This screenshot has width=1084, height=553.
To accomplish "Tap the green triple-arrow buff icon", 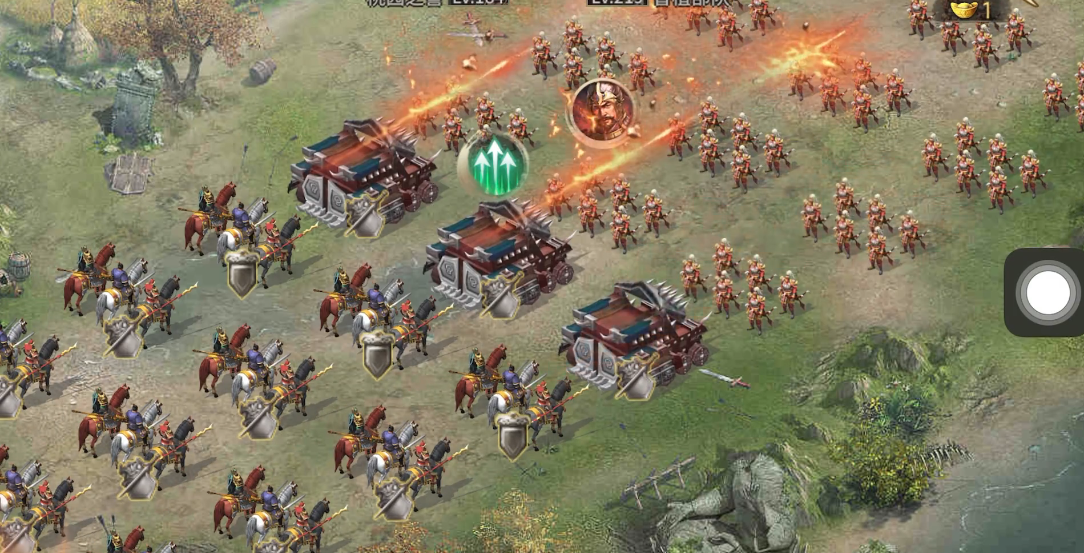I will tap(493, 163).
